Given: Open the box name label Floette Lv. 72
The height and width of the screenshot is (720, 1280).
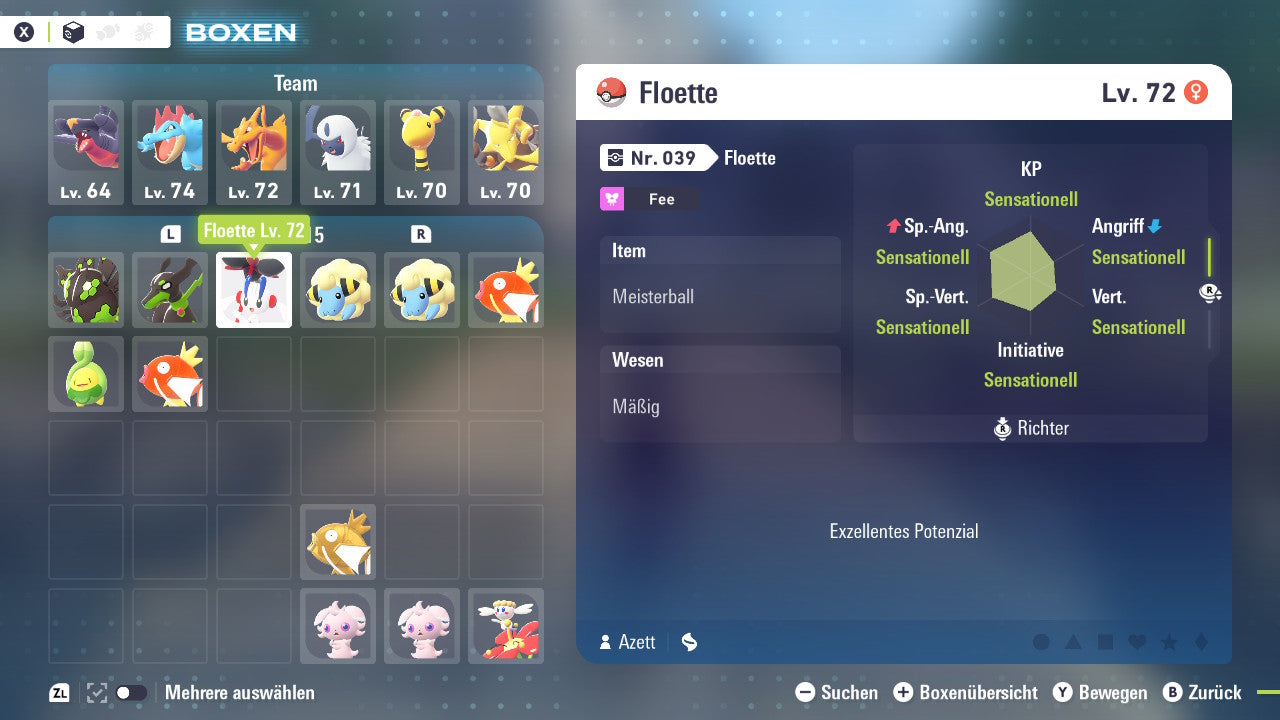Looking at the screenshot, I should pyautogui.click(x=254, y=230).
